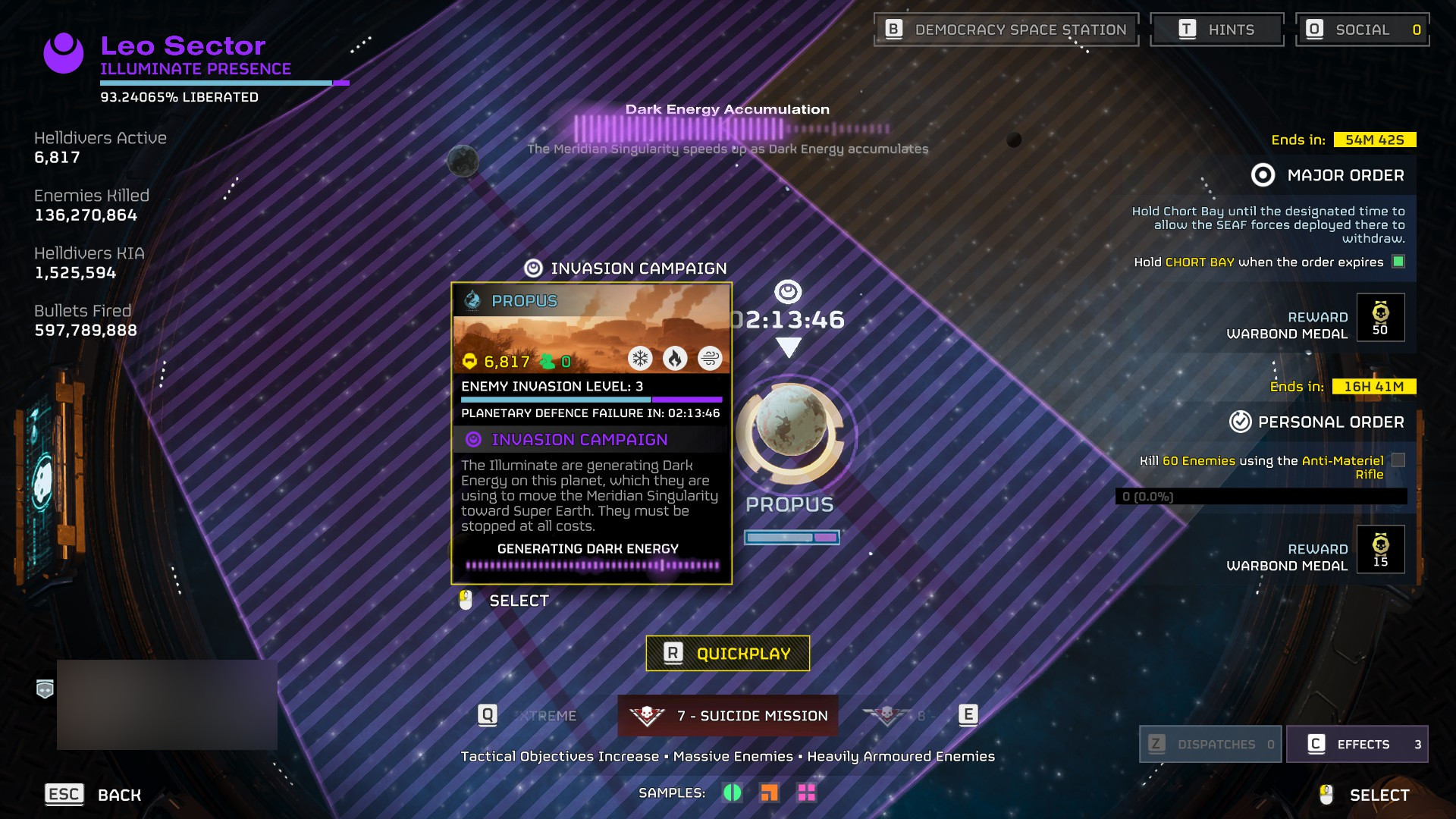Click the fire hazard planet effect icon
This screenshot has height=819, width=1456.
675,359
